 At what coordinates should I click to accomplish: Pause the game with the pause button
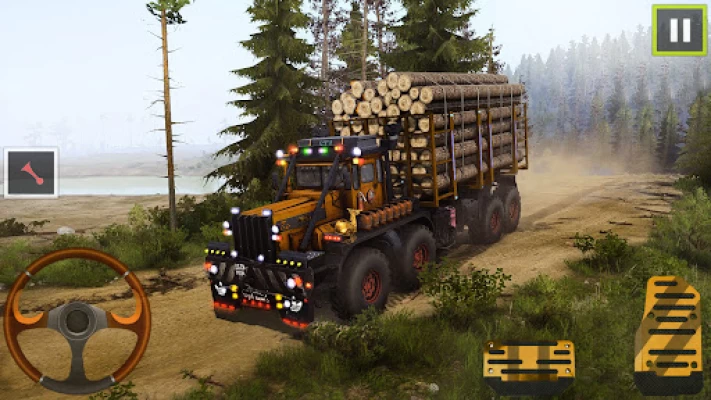pyautogui.click(x=679, y=30)
